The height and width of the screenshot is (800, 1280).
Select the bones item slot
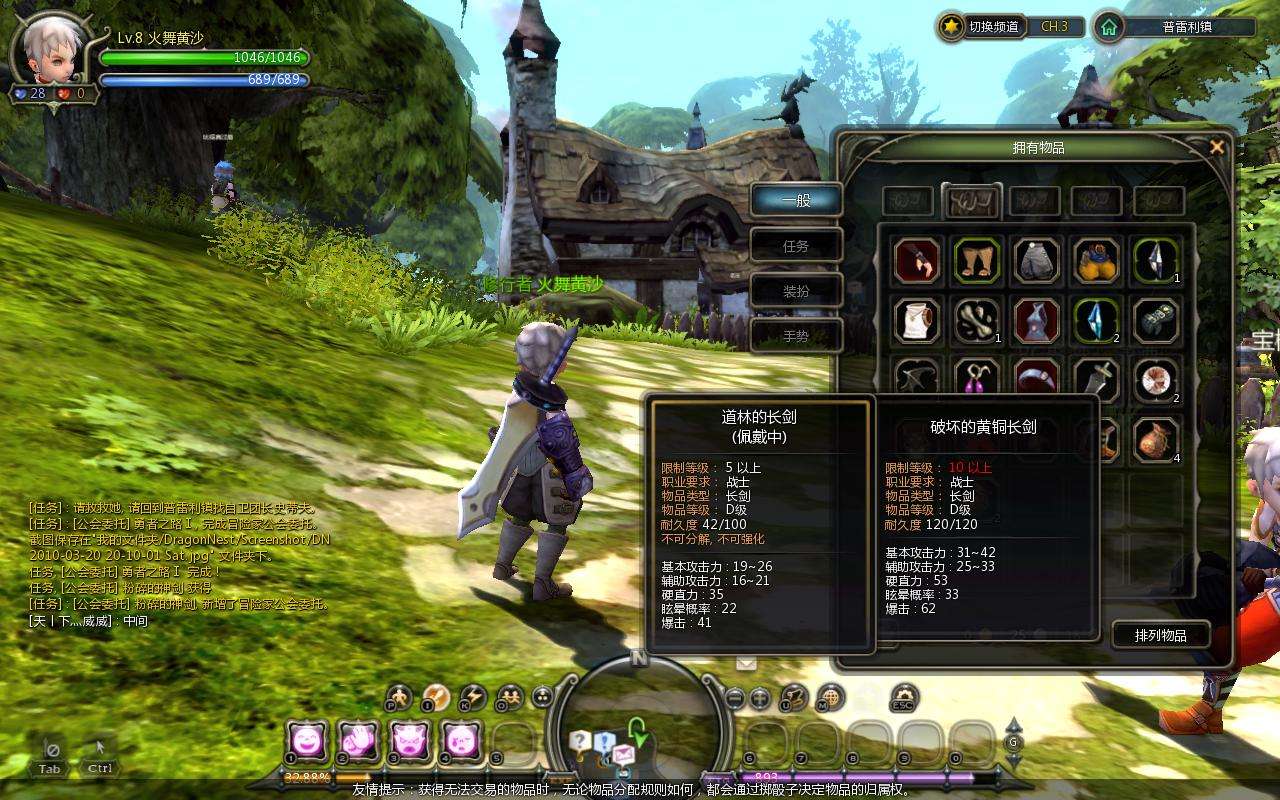(977, 321)
